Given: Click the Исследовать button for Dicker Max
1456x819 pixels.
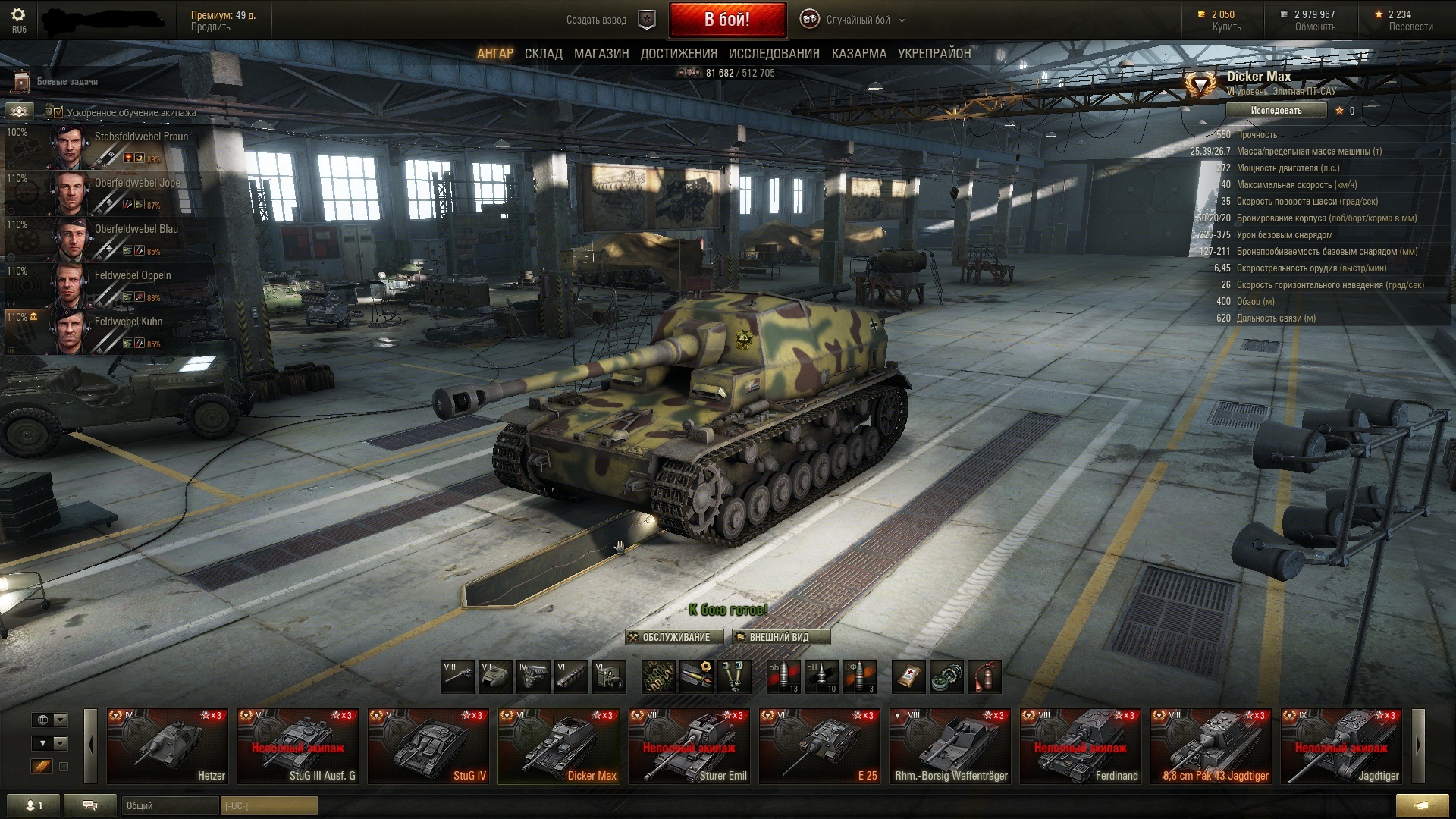Looking at the screenshot, I should click(x=1276, y=111).
